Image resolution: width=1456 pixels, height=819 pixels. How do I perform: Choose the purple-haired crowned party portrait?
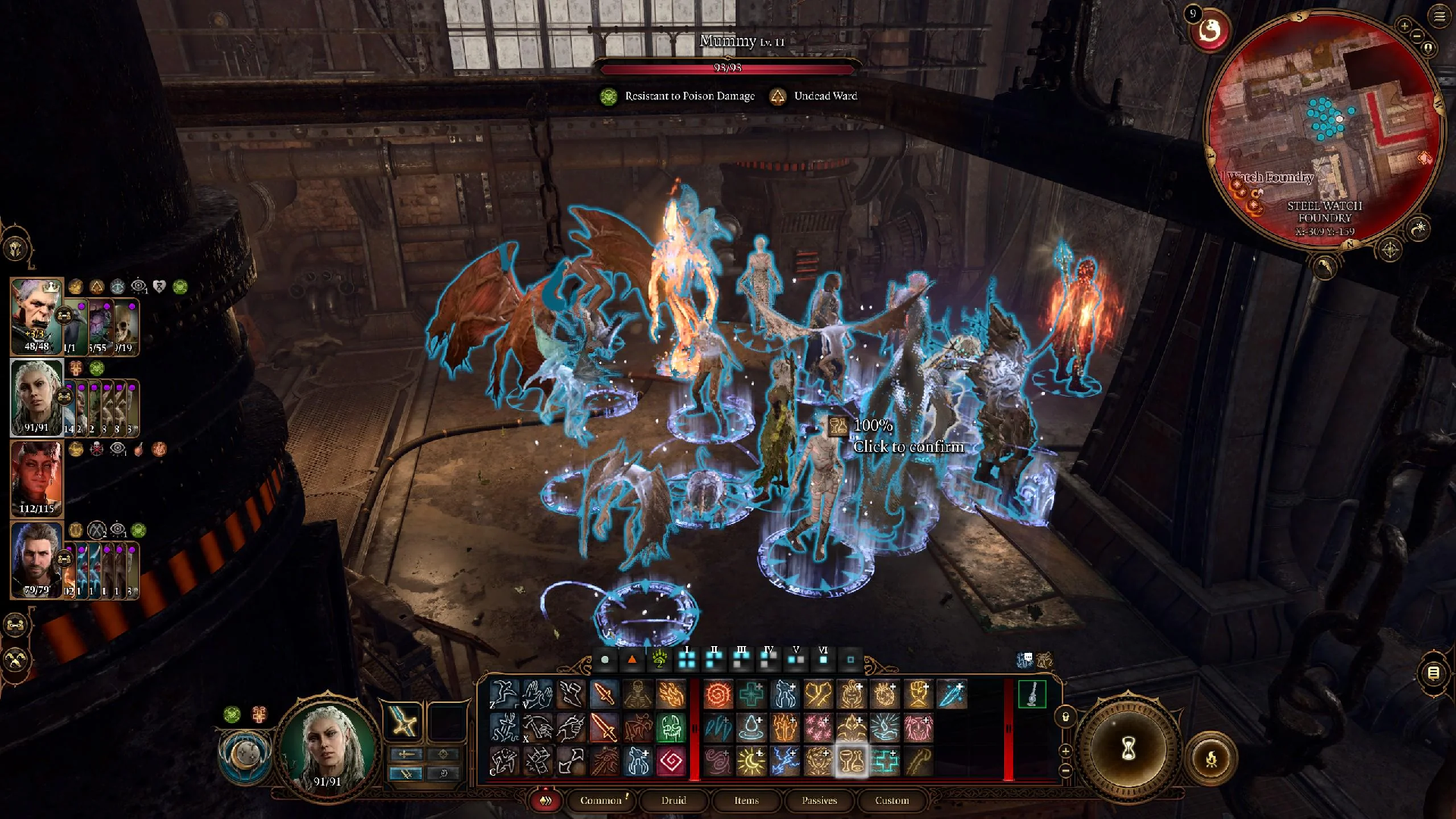click(x=36, y=315)
